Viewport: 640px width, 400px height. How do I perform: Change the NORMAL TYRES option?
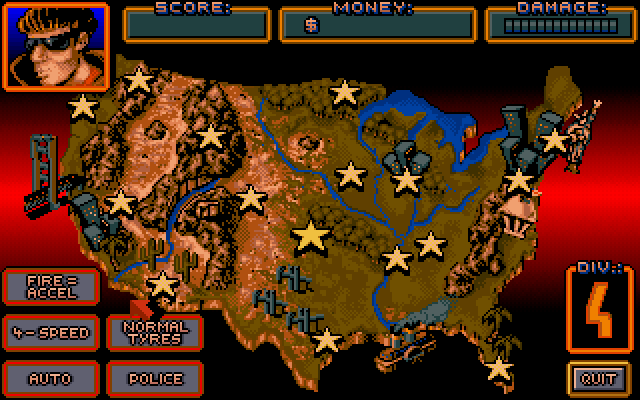click(x=154, y=332)
